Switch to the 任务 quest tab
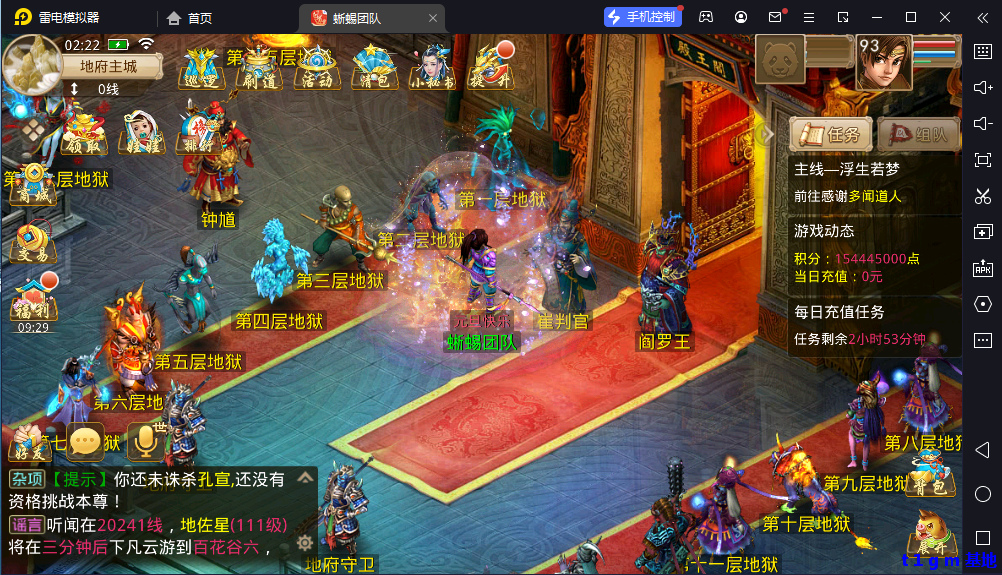The image size is (1002, 575). pos(829,134)
